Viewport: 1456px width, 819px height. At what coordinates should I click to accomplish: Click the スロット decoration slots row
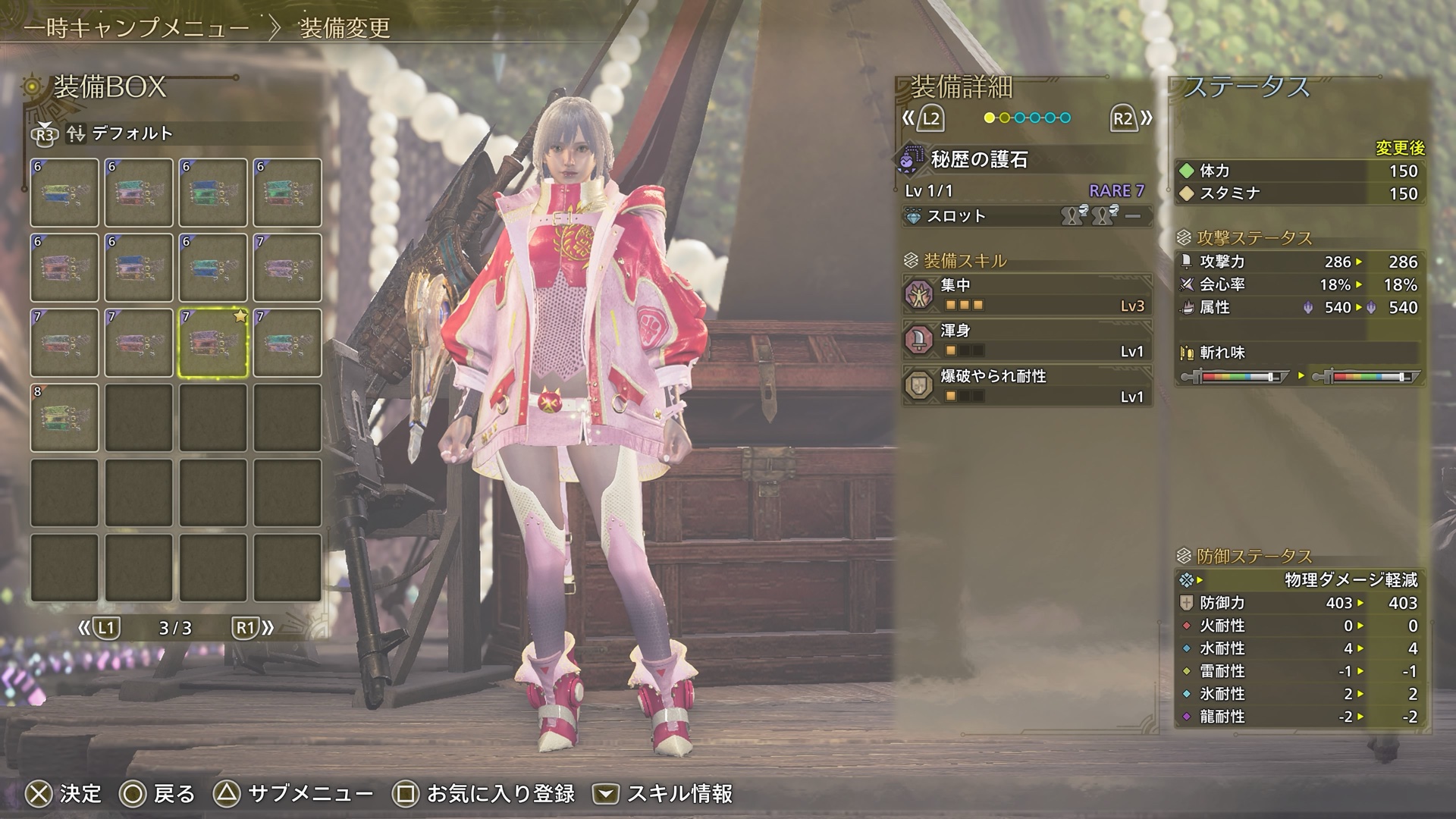(1028, 217)
